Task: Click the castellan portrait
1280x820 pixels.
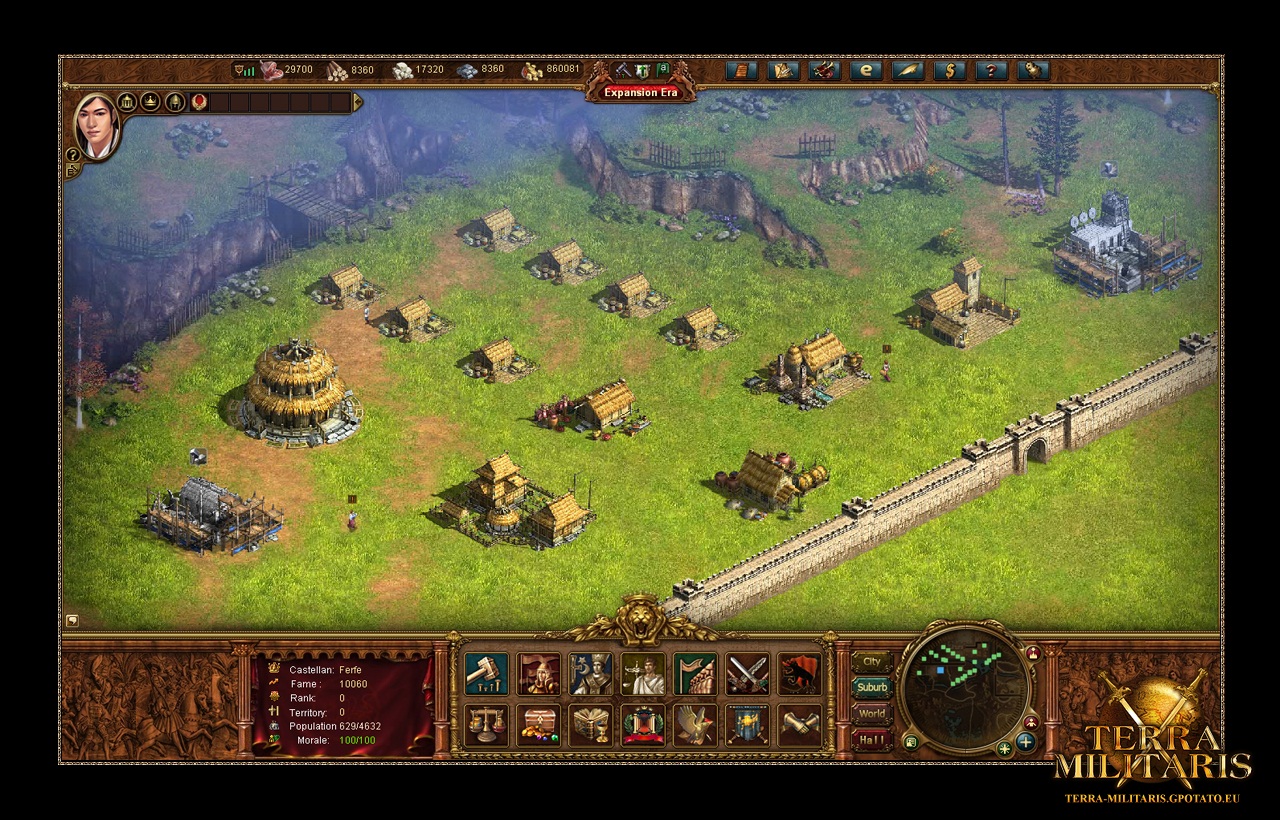Action: 97,126
